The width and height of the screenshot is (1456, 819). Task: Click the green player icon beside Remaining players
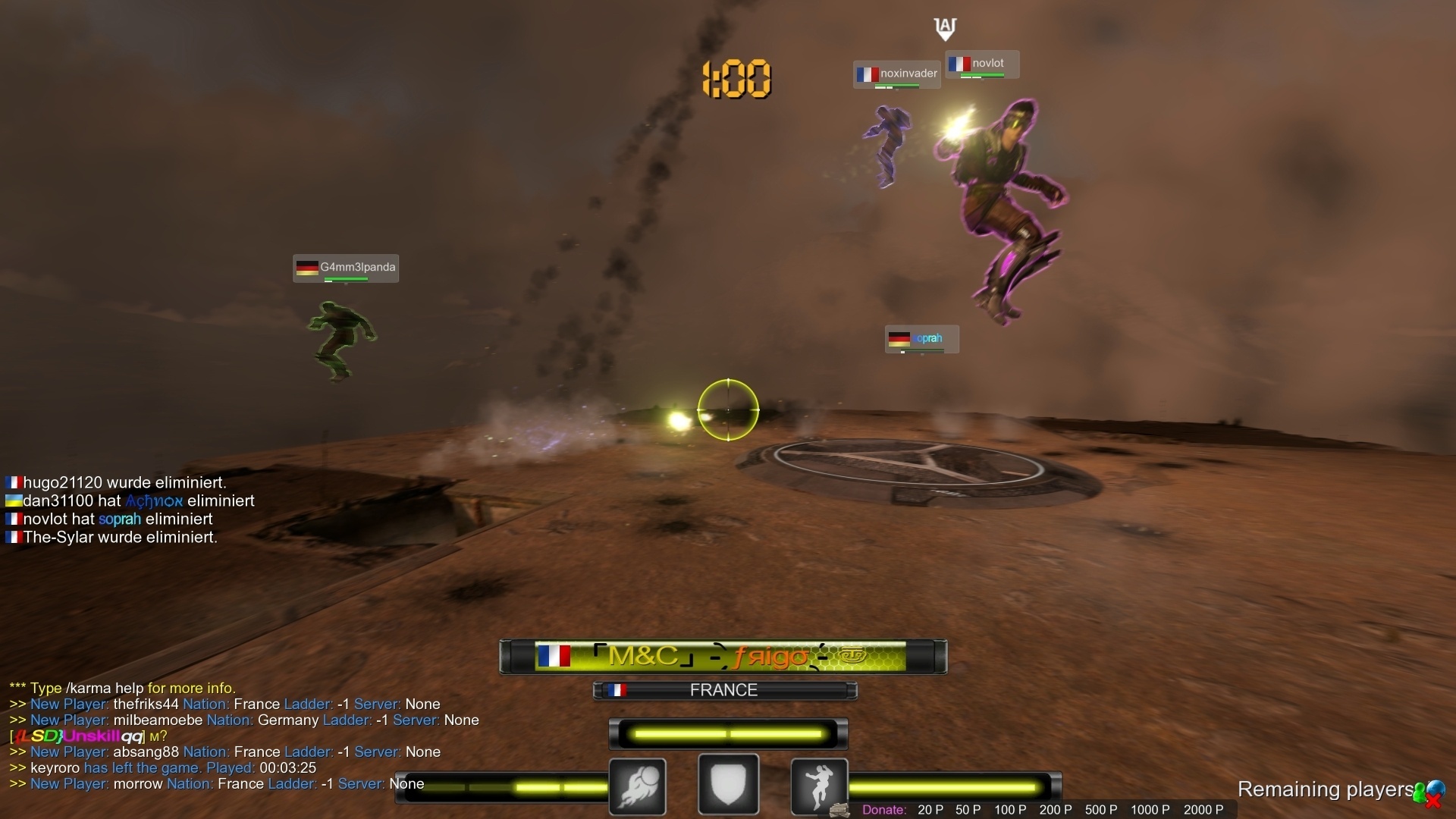tap(1420, 793)
